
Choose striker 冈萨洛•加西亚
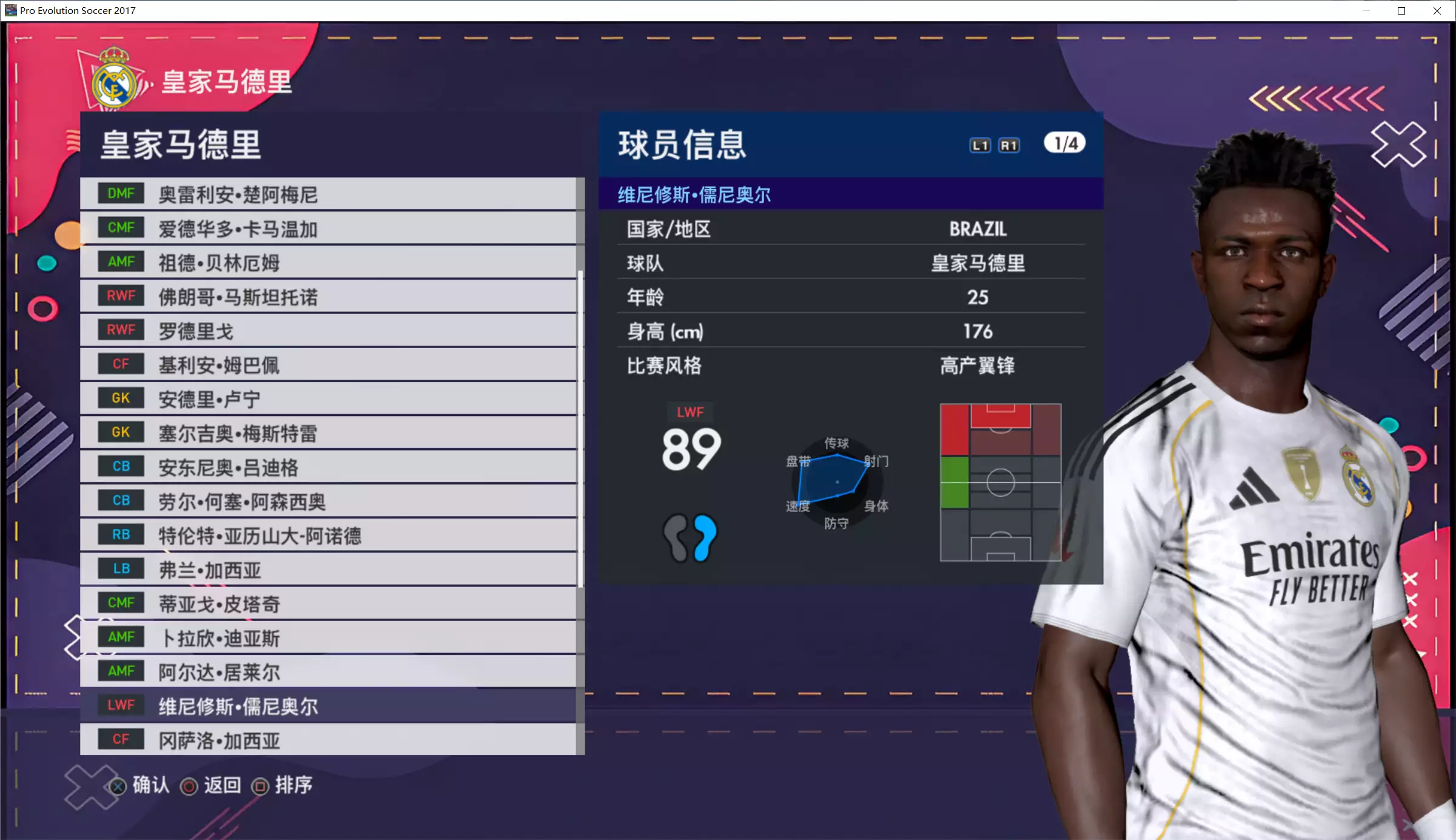click(327, 740)
